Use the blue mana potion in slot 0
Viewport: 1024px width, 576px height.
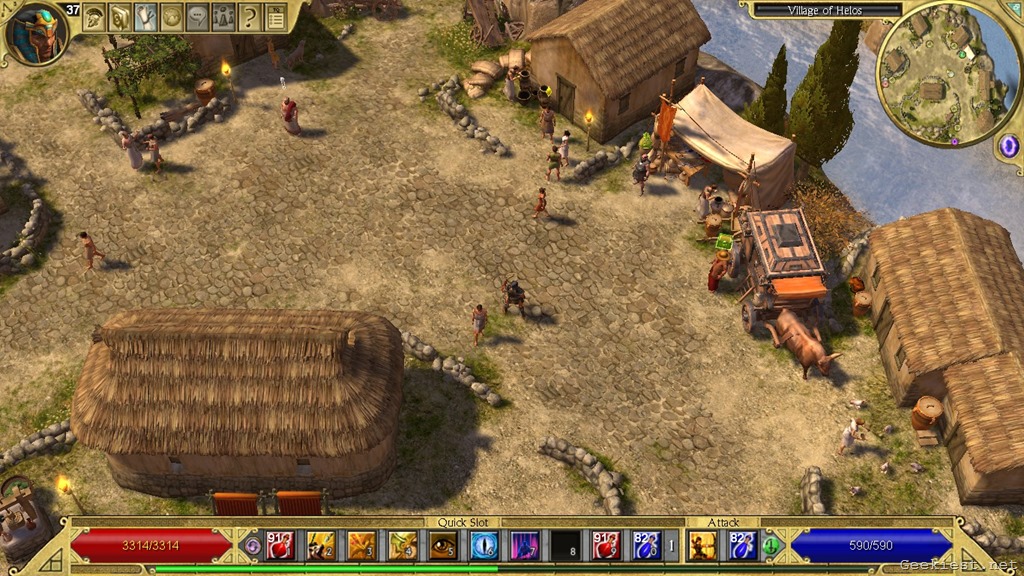(x=647, y=545)
